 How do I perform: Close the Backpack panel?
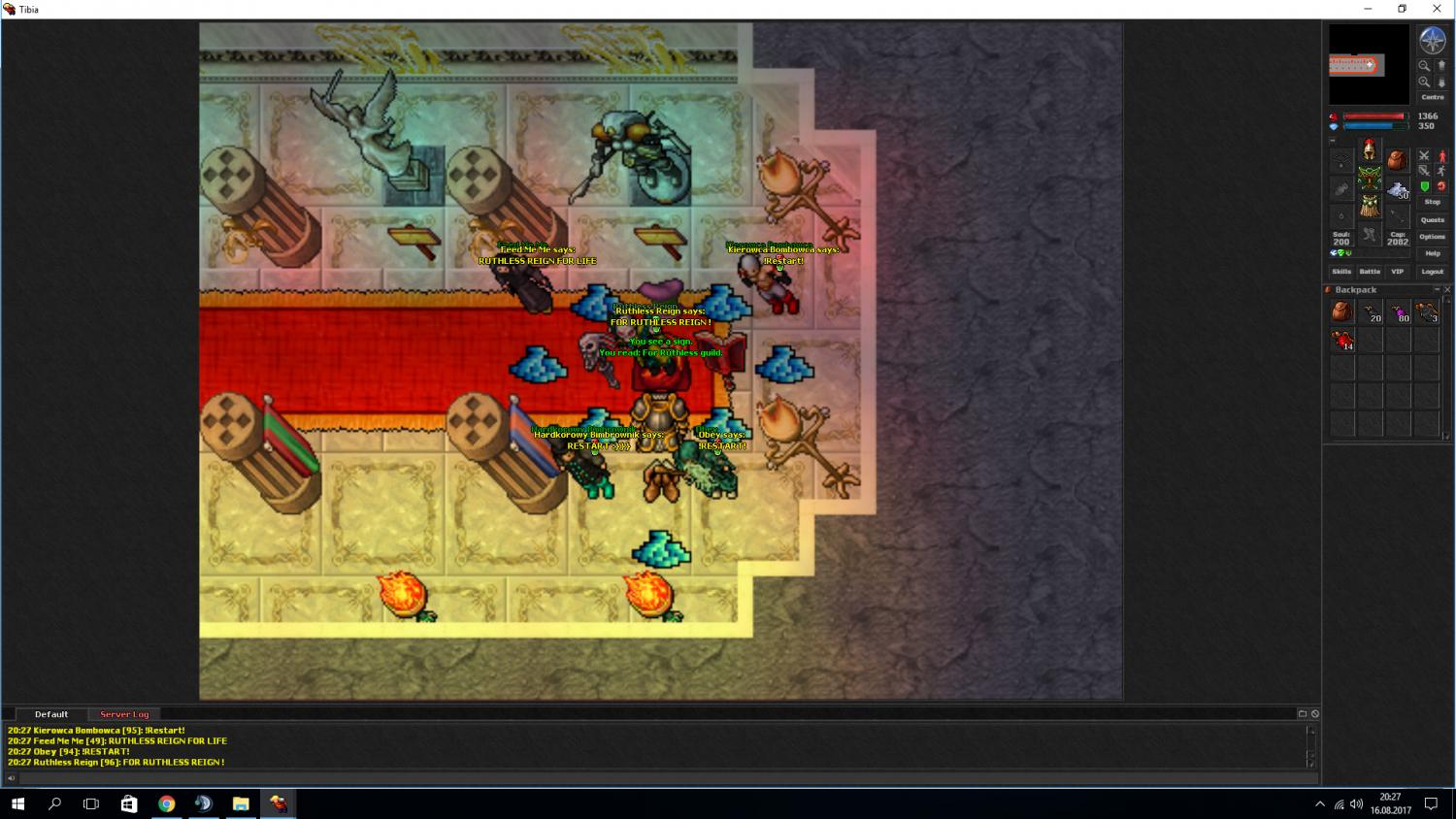(x=1446, y=290)
